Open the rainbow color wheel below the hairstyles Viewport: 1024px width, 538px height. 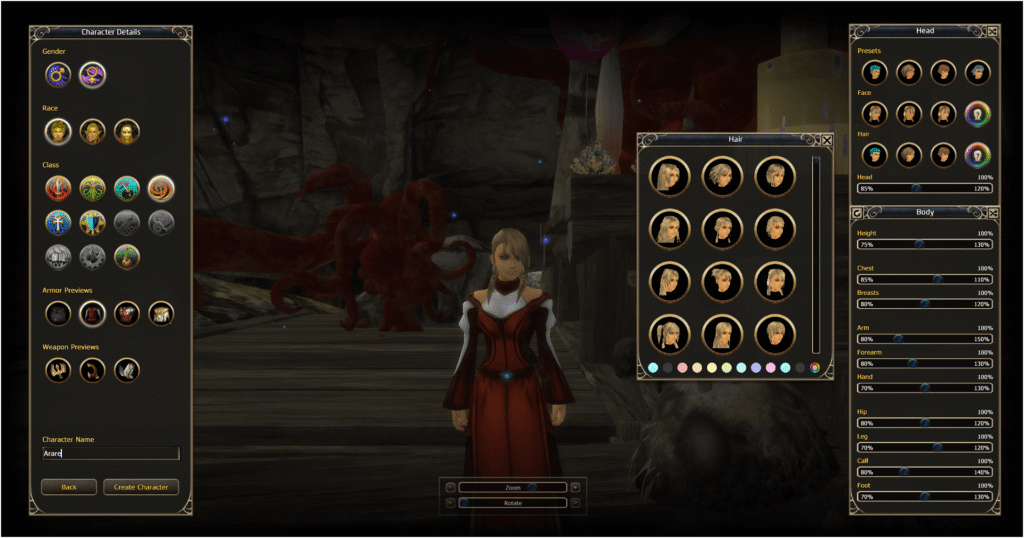tap(815, 368)
